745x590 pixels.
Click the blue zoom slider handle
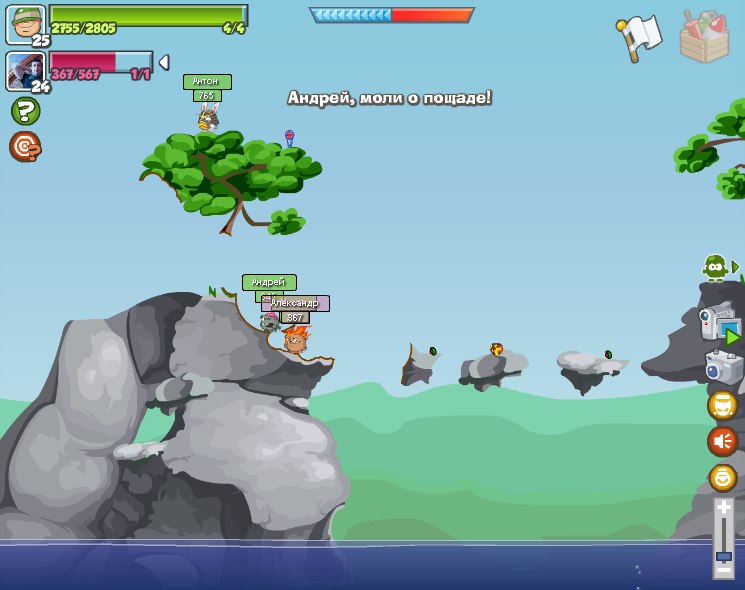point(723,555)
